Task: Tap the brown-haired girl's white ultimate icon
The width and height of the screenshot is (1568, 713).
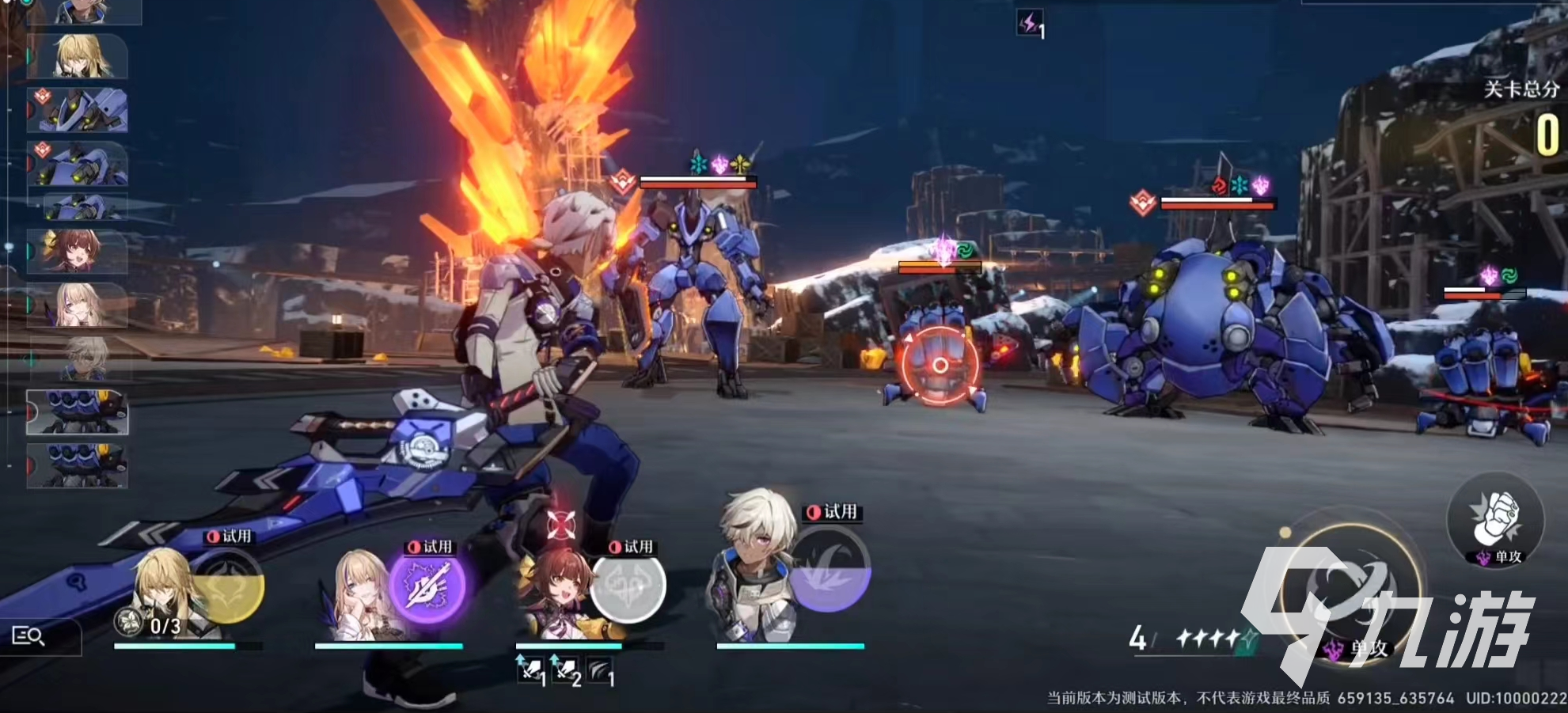Action: 629,587
